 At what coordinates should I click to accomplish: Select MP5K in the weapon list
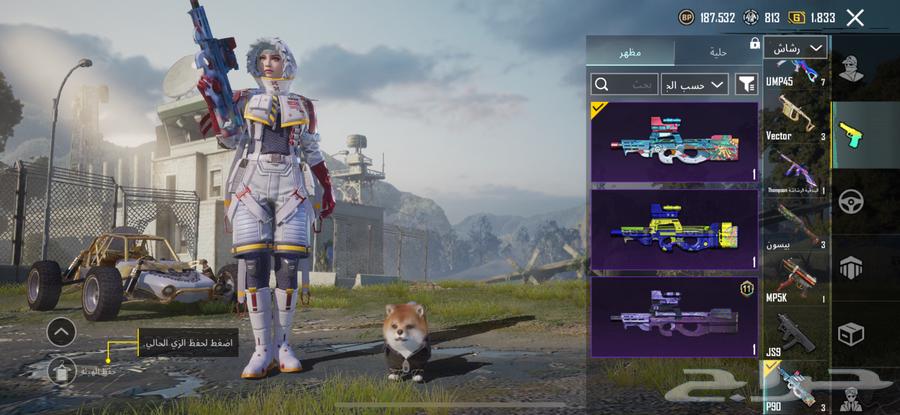[796, 280]
